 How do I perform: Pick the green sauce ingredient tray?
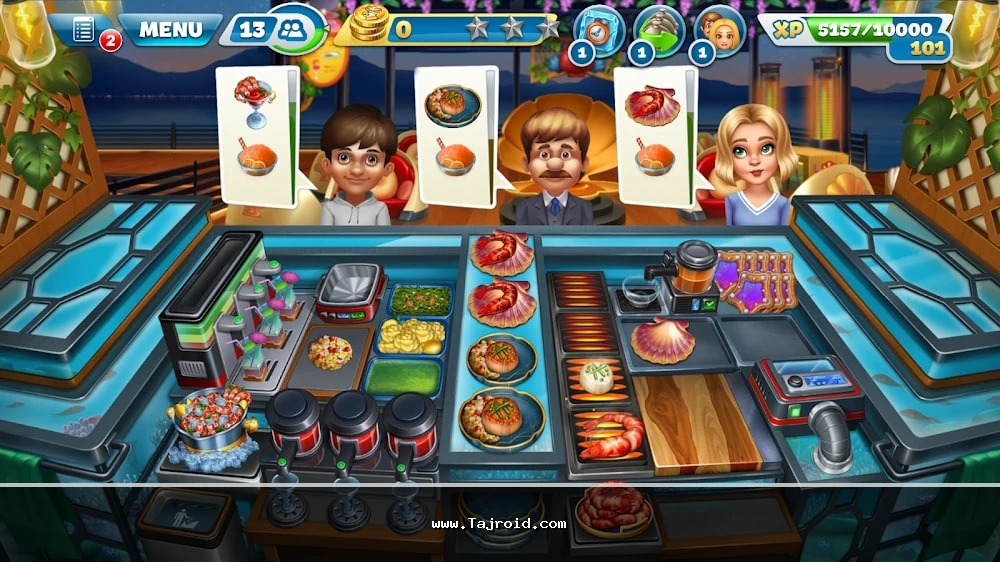click(x=404, y=378)
